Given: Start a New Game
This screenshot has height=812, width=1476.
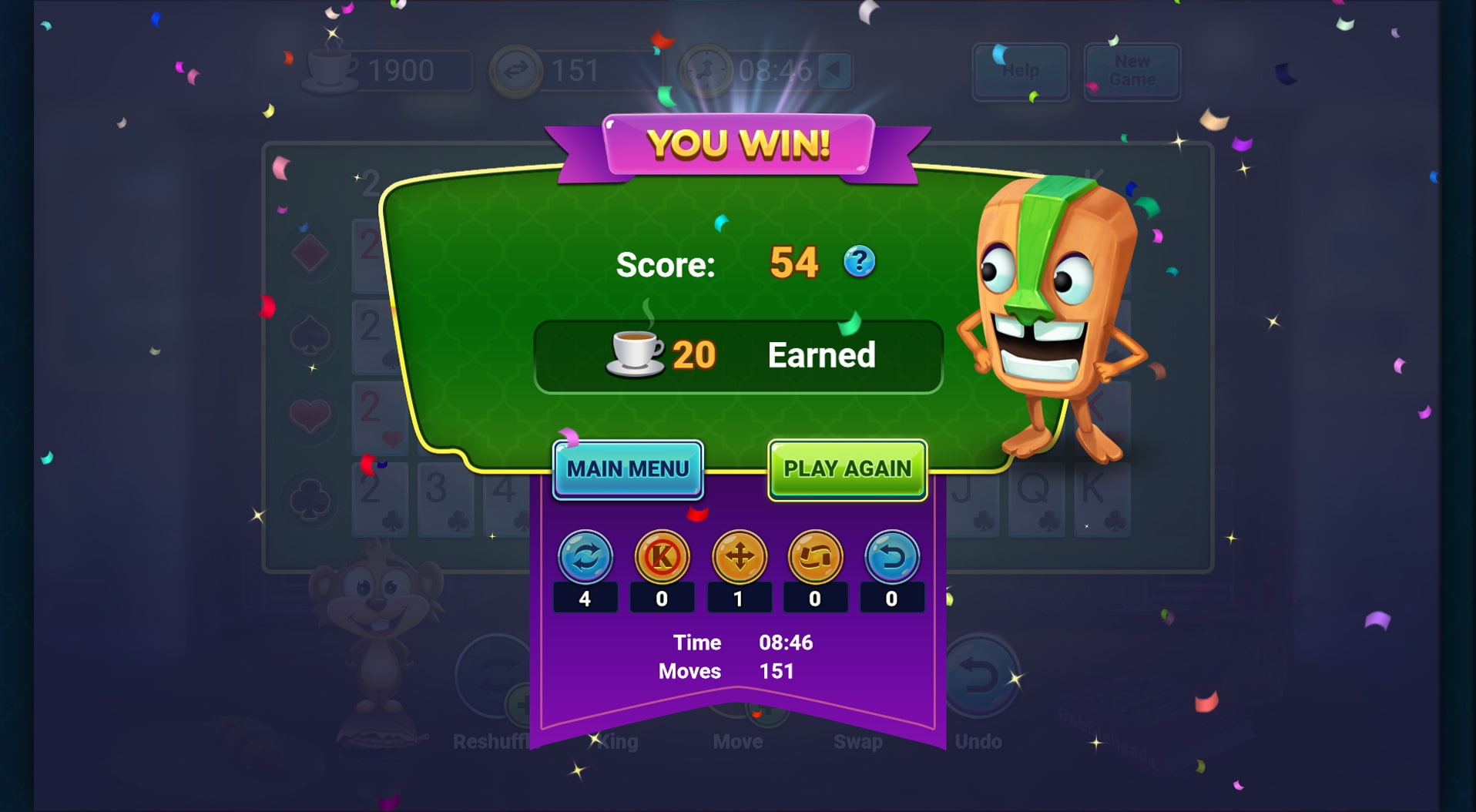Looking at the screenshot, I should pos(1131,72).
